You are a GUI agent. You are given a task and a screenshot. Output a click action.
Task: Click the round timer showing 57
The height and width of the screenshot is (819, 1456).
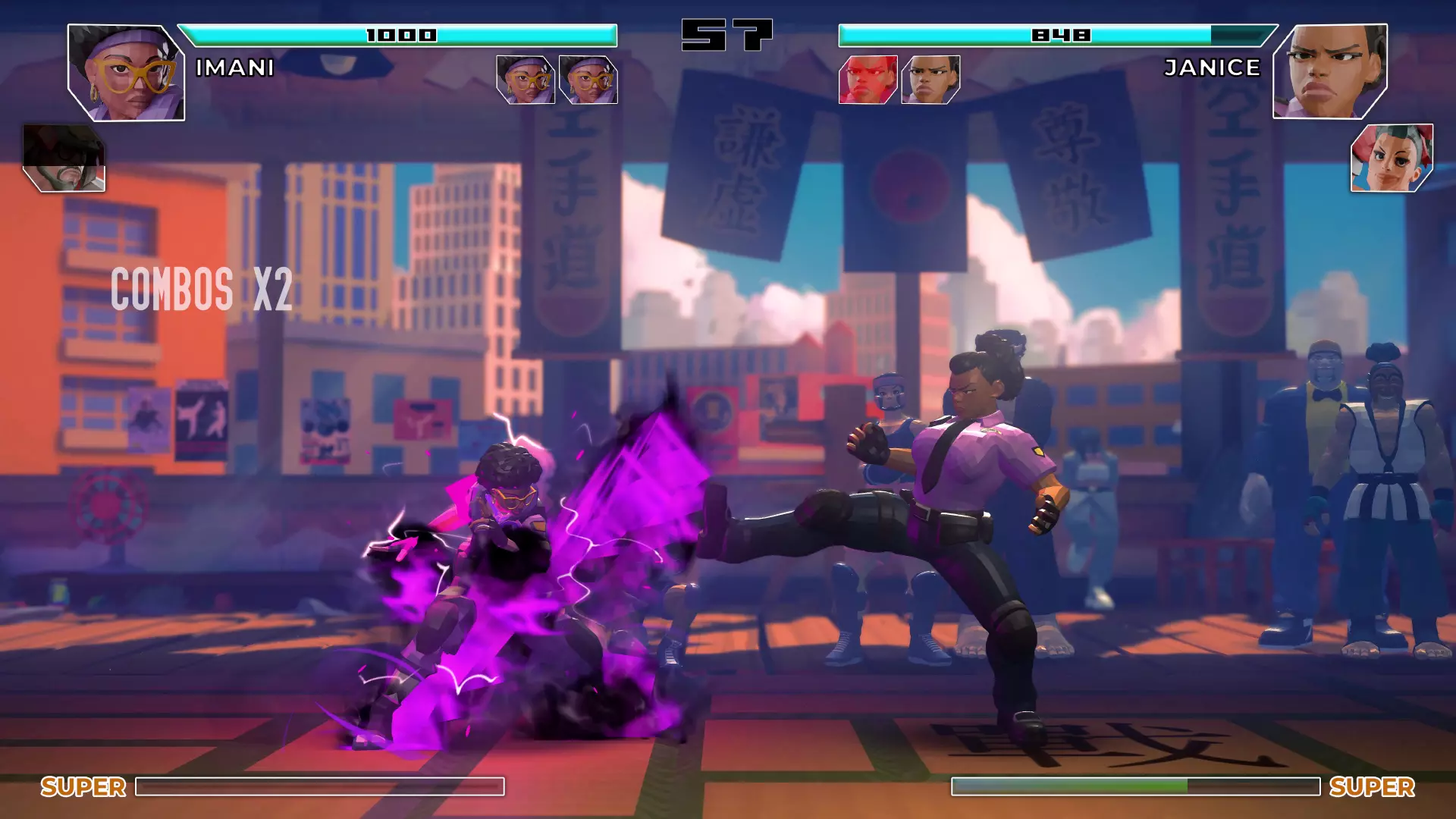726,36
